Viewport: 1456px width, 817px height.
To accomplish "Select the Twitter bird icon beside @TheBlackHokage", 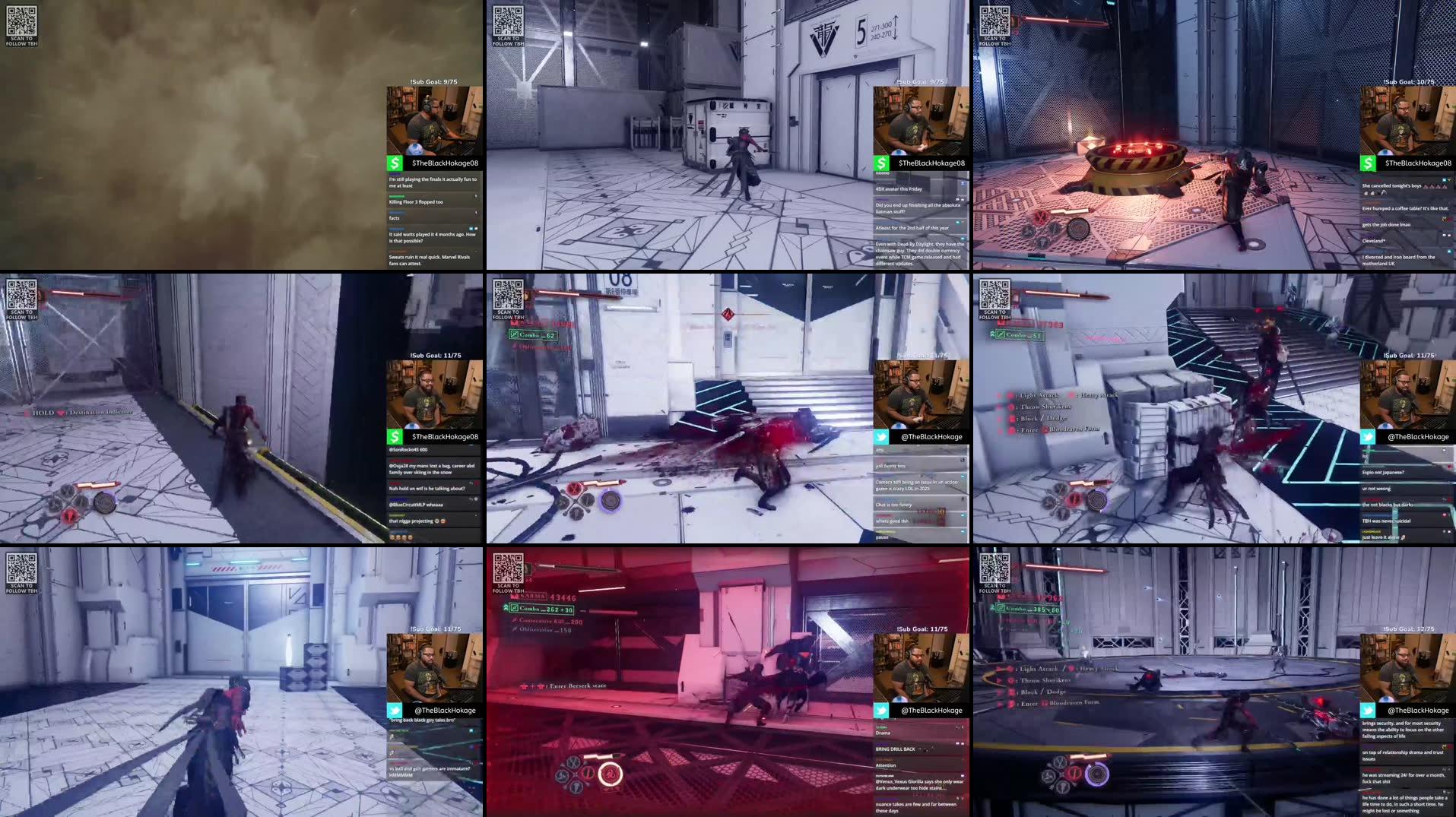I will pyautogui.click(x=880, y=436).
